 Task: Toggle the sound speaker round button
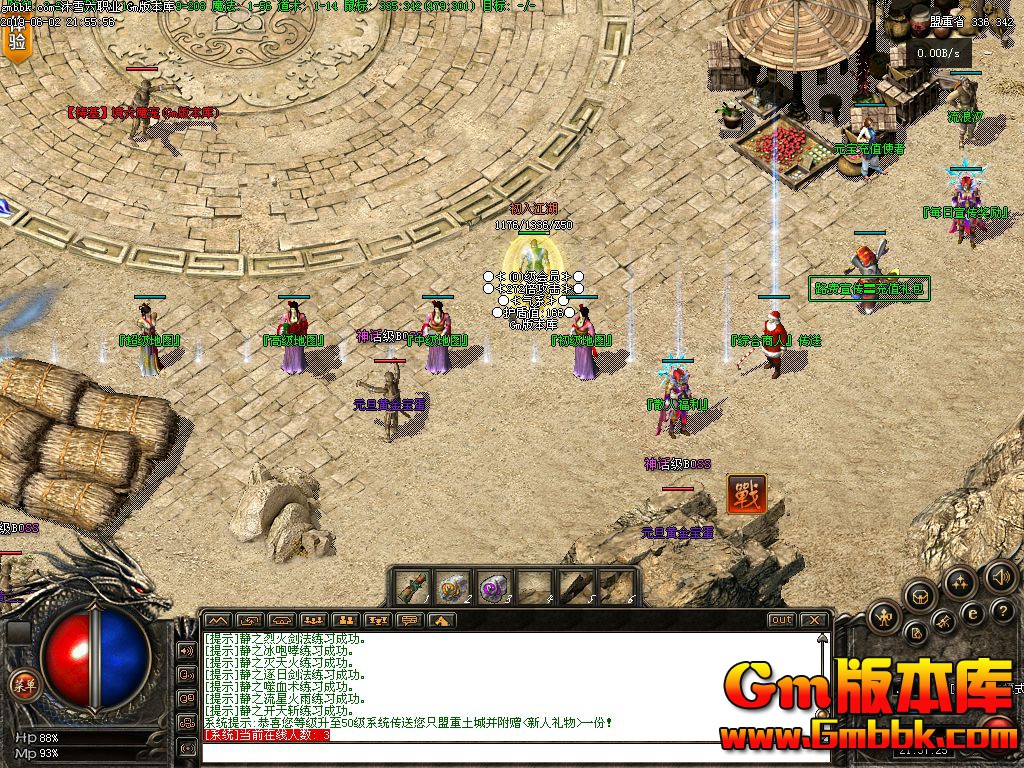1000,577
